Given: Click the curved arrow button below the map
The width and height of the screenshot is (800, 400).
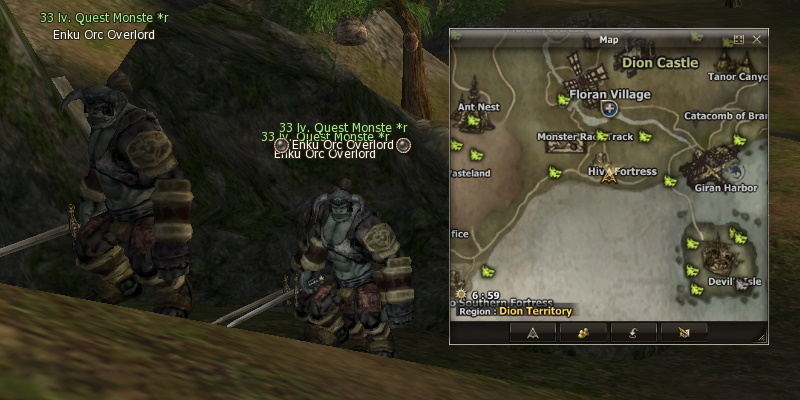Looking at the screenshot, I should 634,333.
